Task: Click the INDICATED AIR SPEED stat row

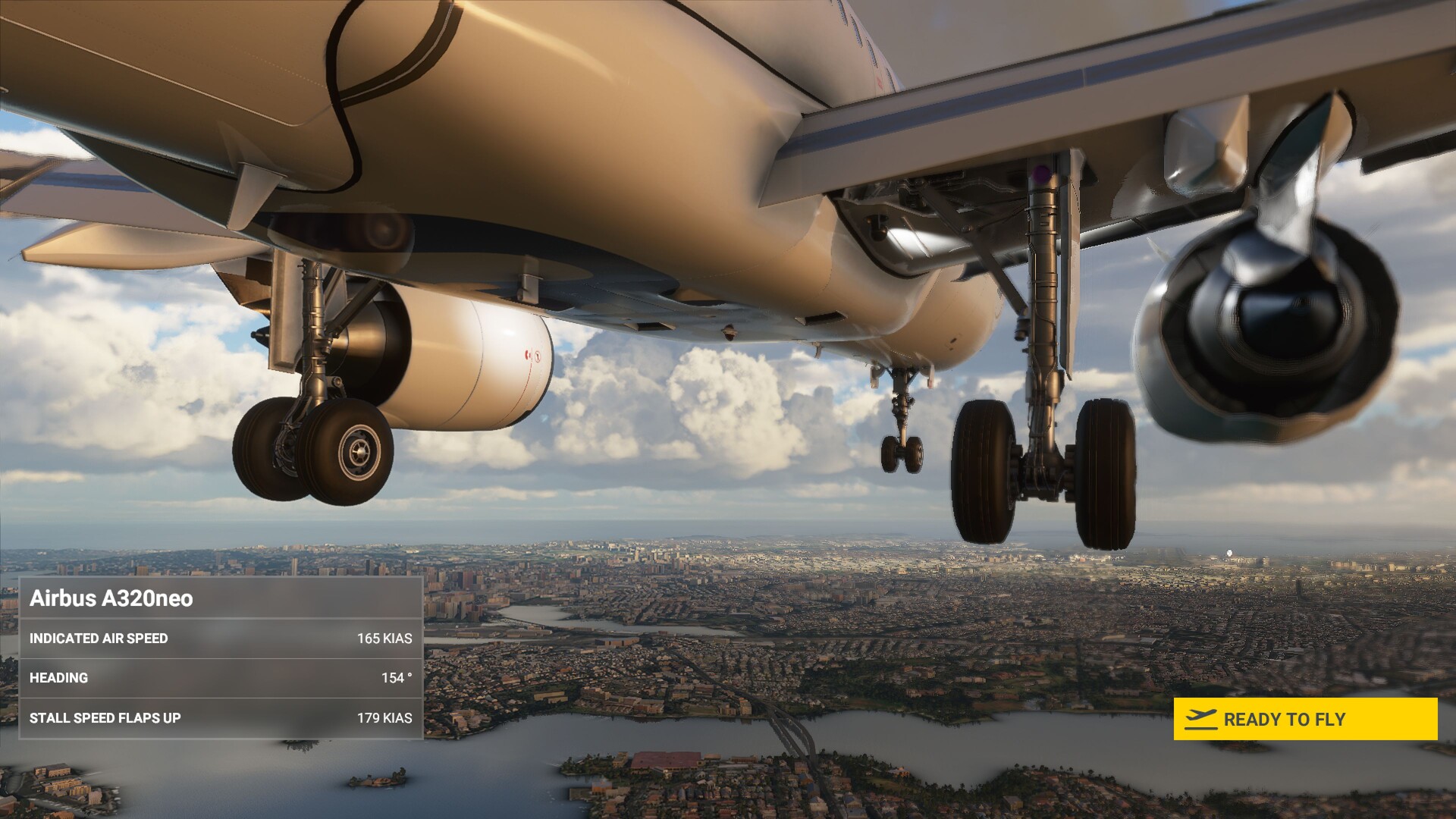Action: [220, 639]
